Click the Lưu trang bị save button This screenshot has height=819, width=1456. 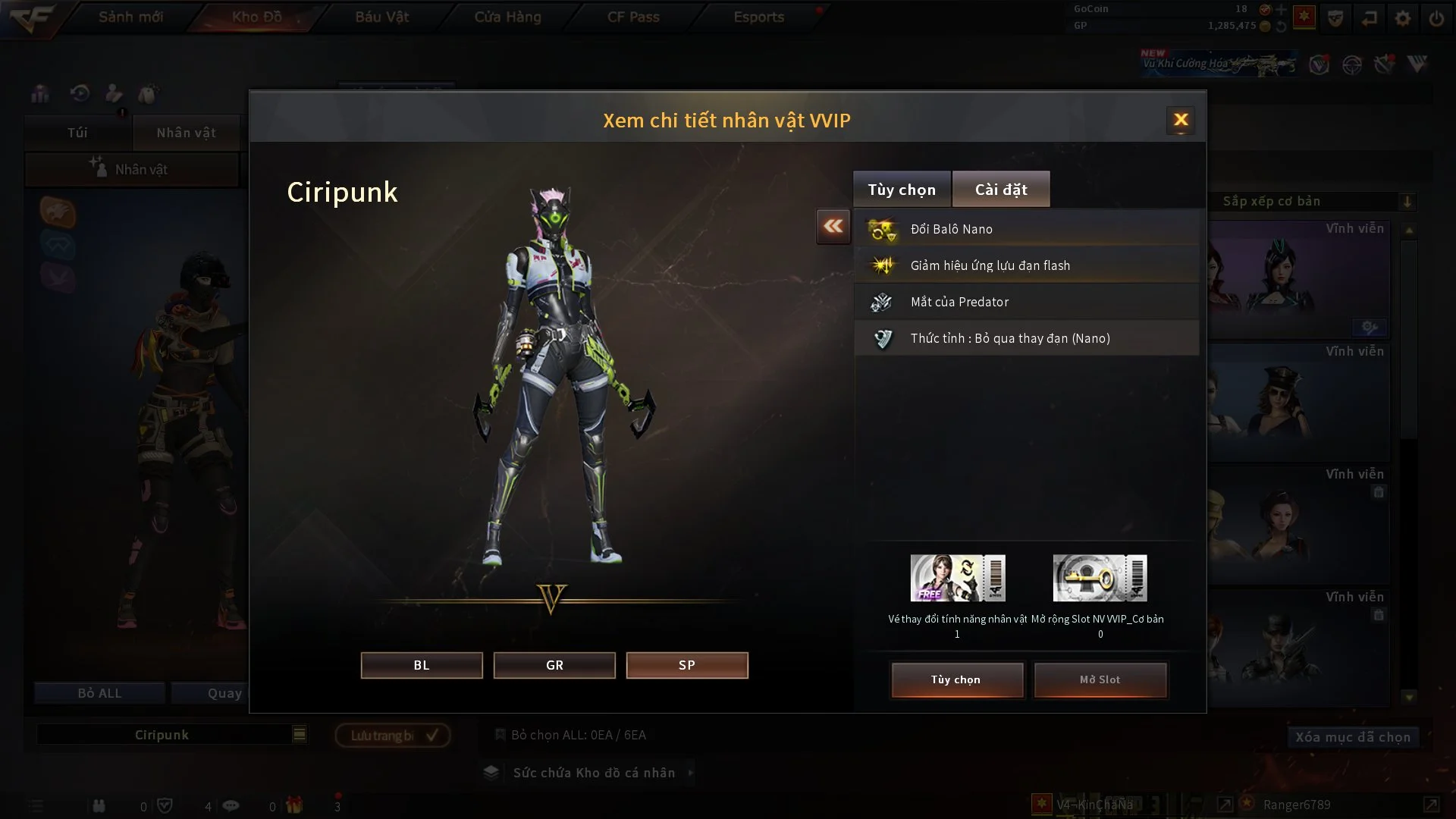393,735
